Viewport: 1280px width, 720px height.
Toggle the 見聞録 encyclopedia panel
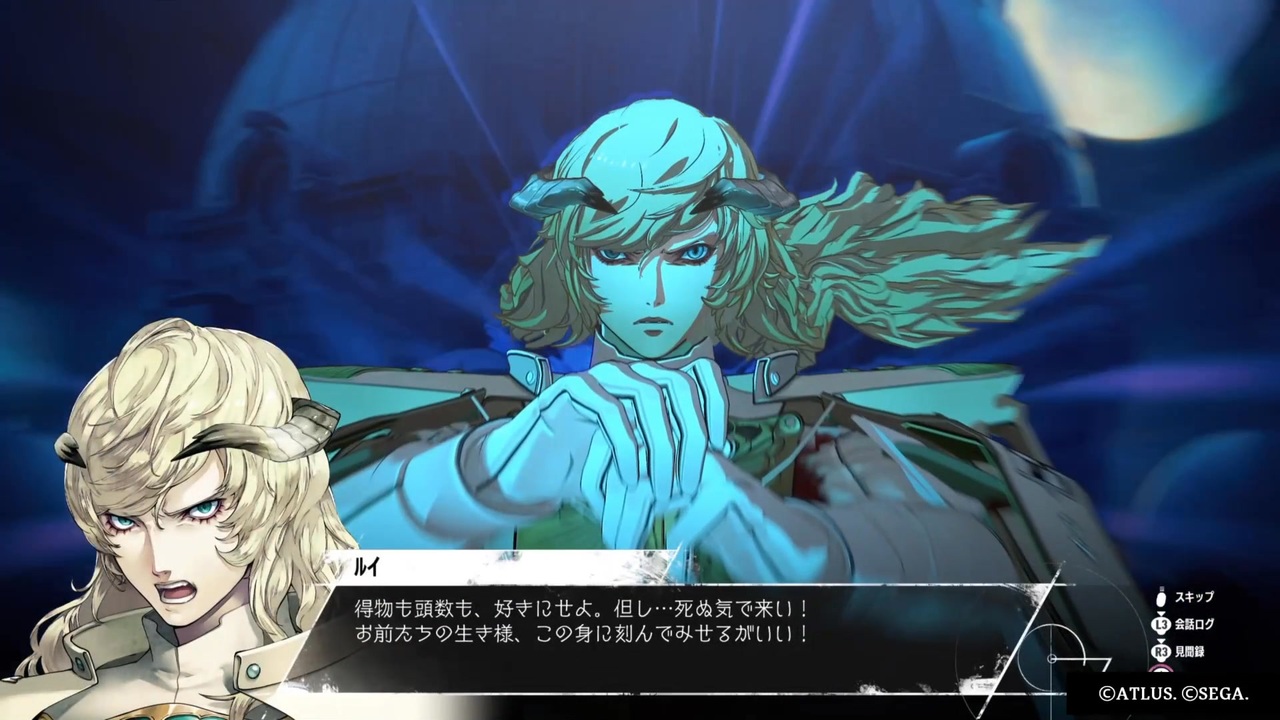coord(1191,650)
